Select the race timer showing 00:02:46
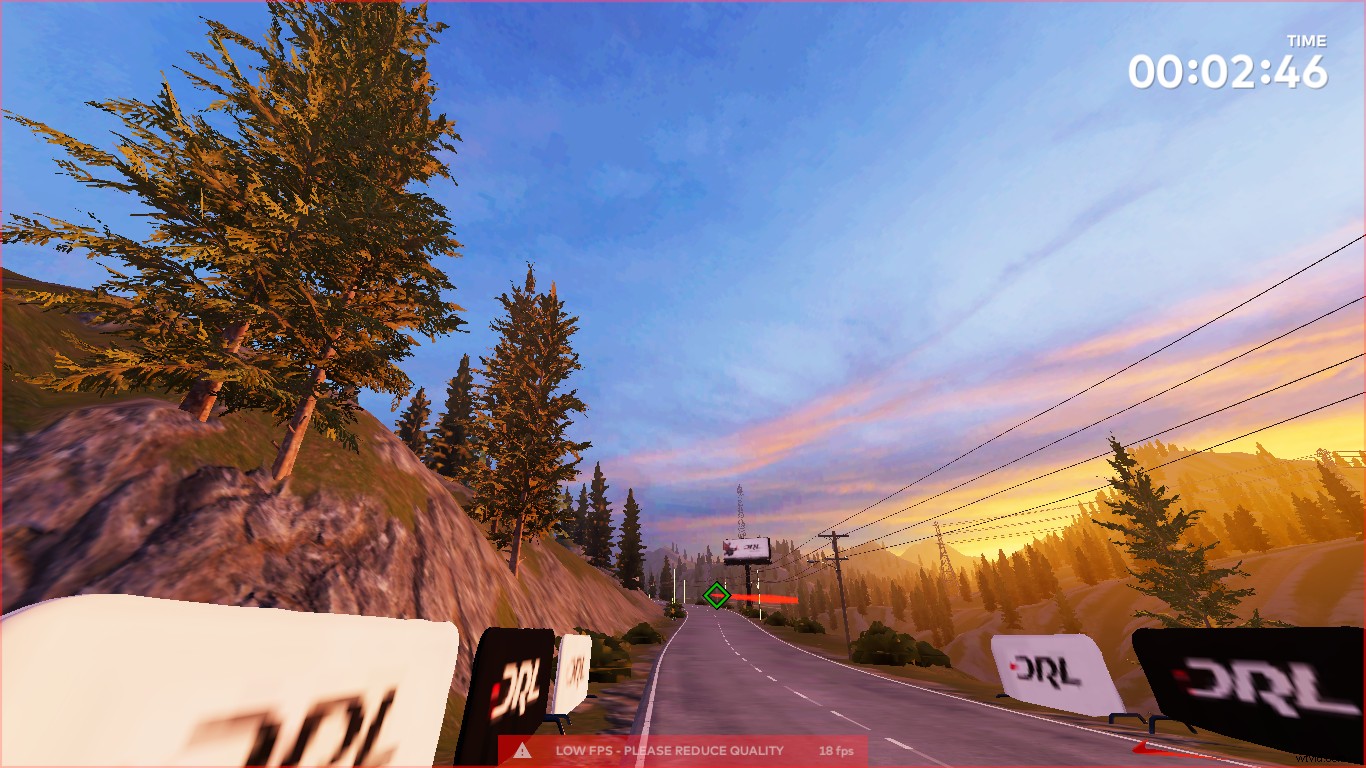Image resolution: width=1366 pixels, height=768 pixels. coord(1232,72)
